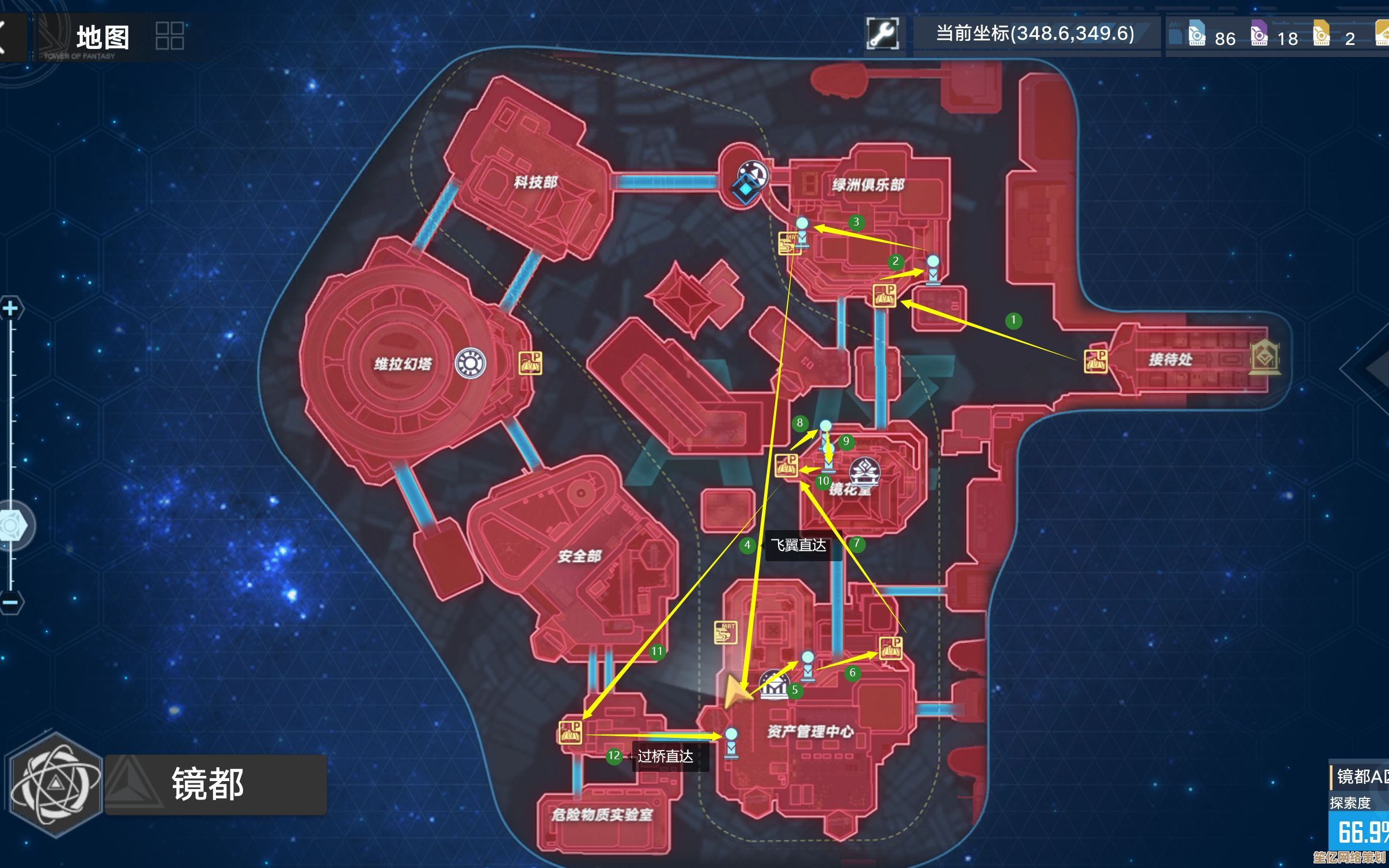Viewport: 1389px width, 868px height.
Task: Select the circular marker at 维拉幻塔
Action: coord(470,363)
